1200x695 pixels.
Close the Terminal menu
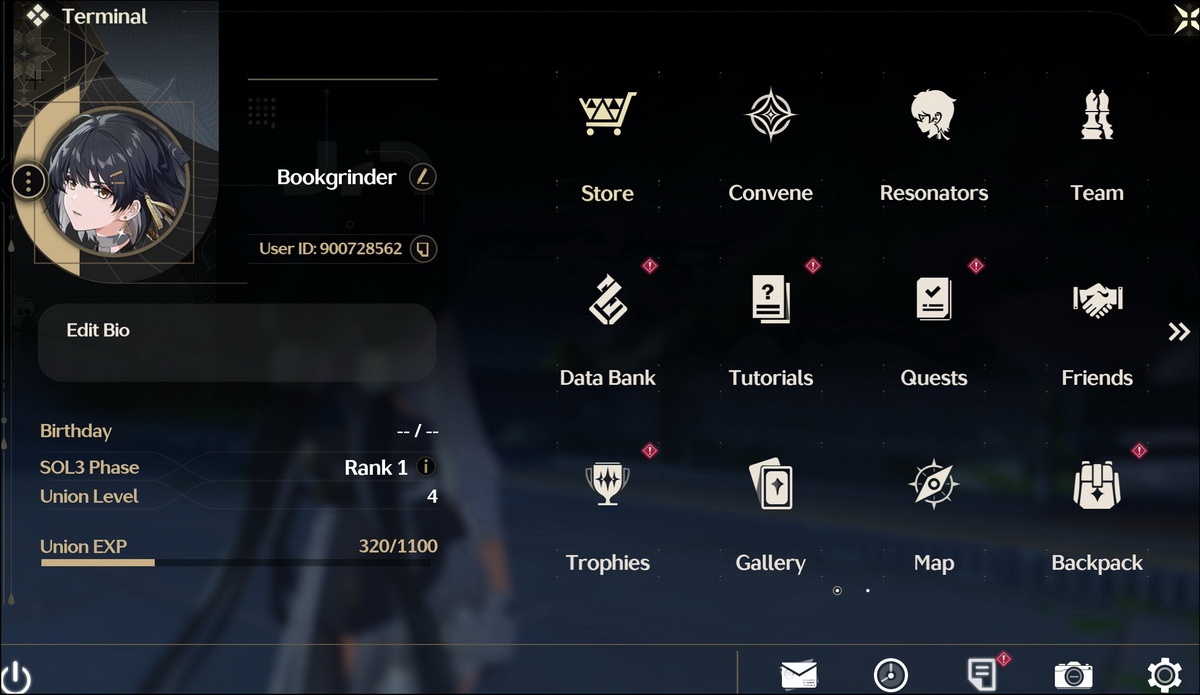[1185, 17]
